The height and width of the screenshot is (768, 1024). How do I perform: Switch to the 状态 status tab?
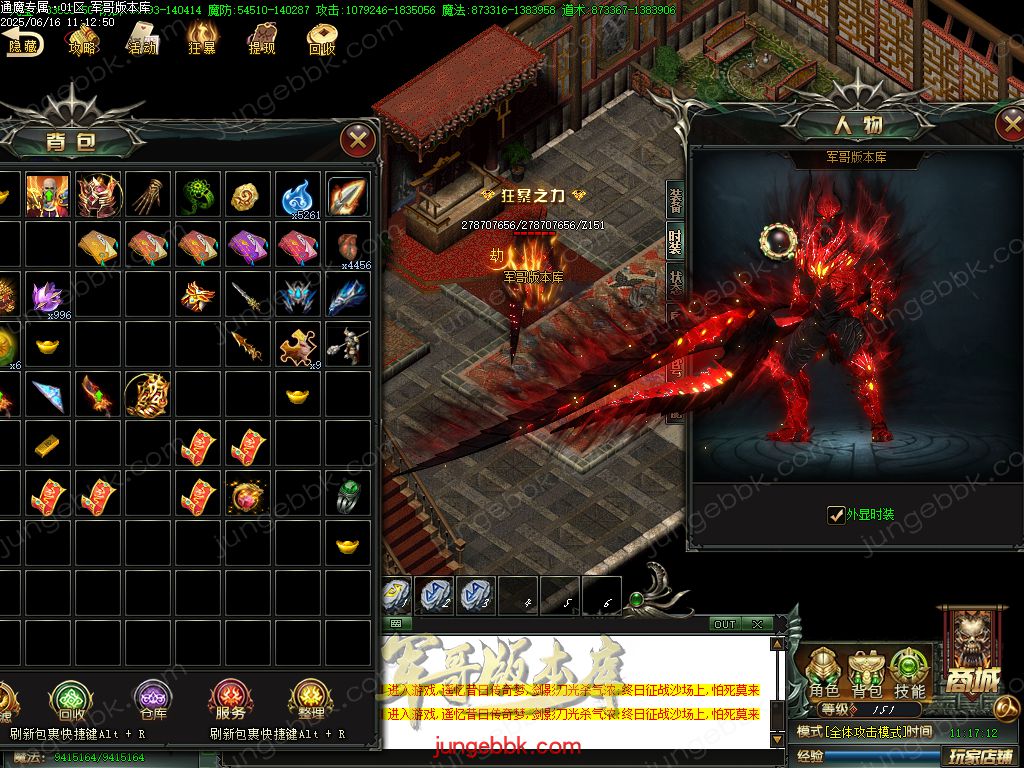point(676,285)
